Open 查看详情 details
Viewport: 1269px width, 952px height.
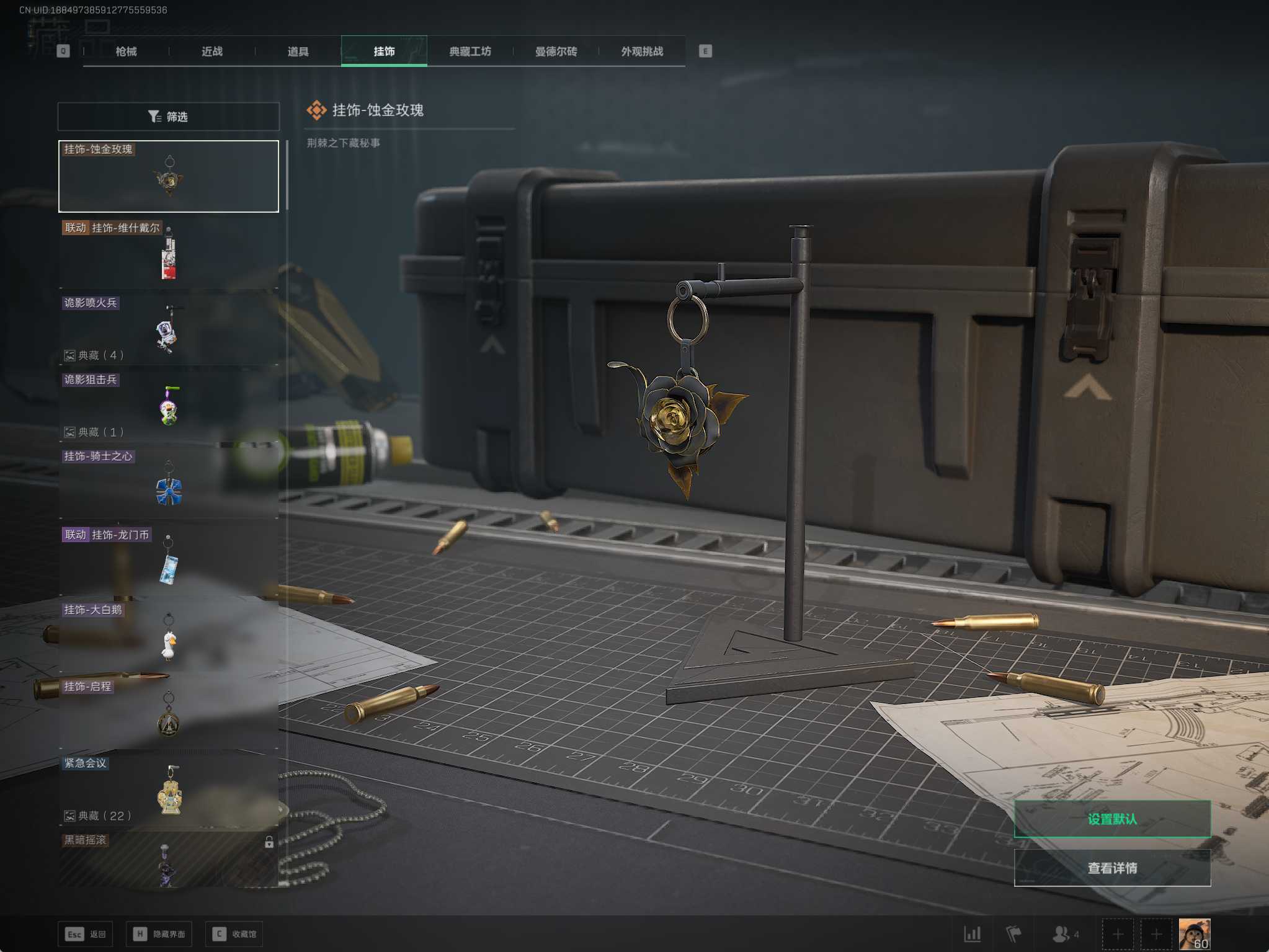(1111, 868)
